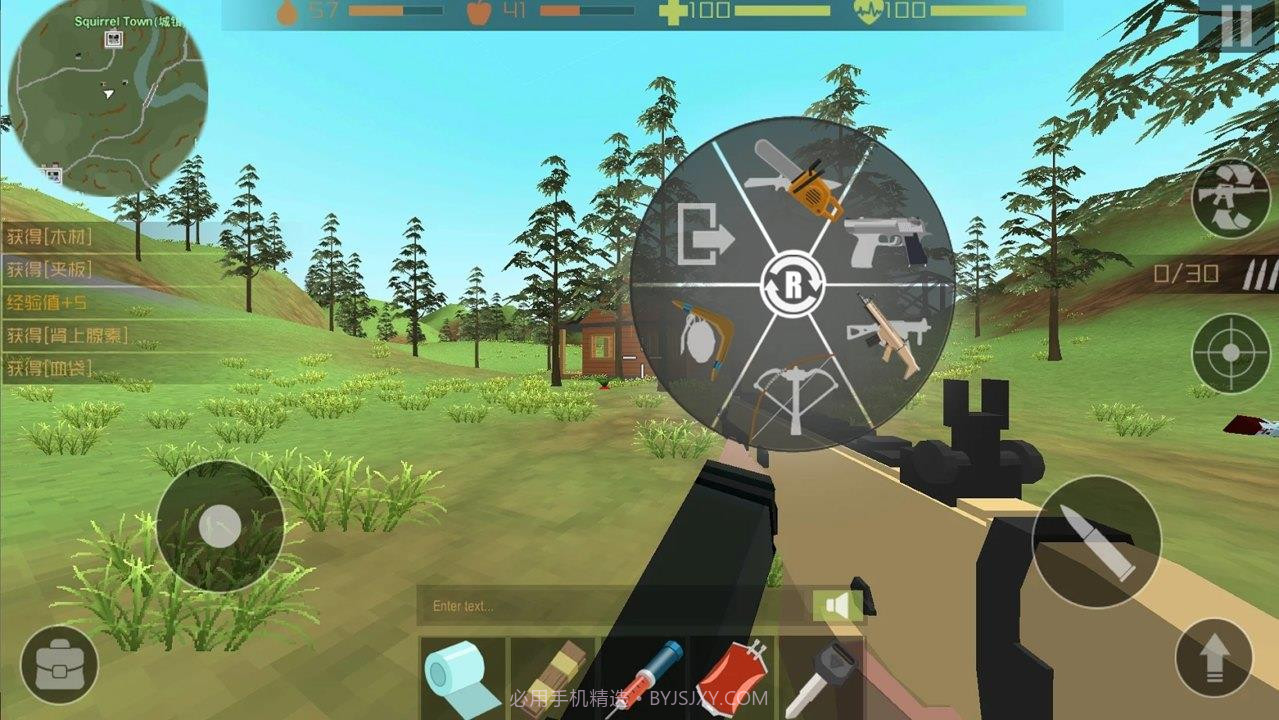Open the circular minimap
The image size is (1279, 720).
pyautogui.click(x=108, y=97)
